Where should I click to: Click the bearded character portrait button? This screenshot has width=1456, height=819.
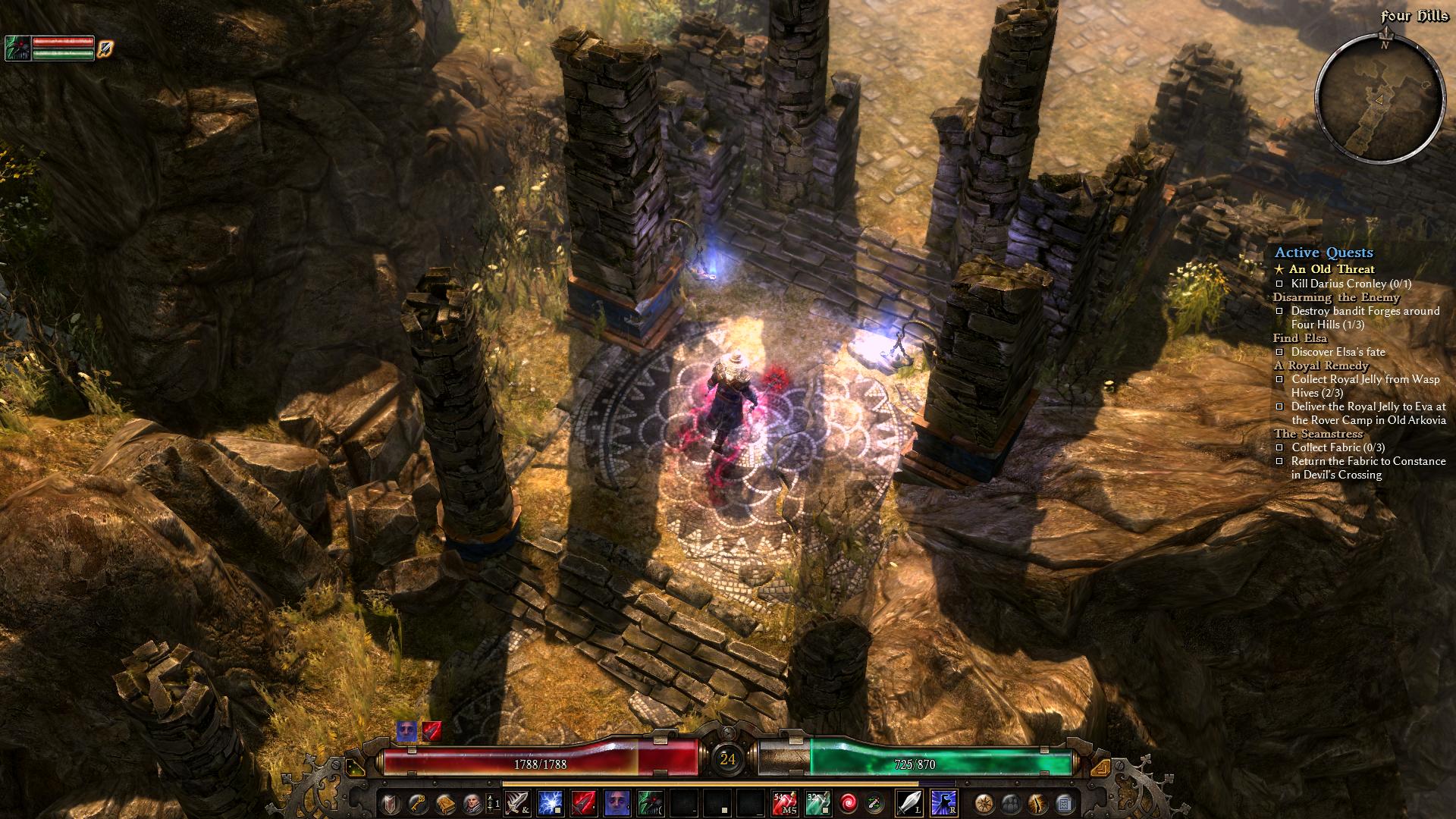[472, 802]
